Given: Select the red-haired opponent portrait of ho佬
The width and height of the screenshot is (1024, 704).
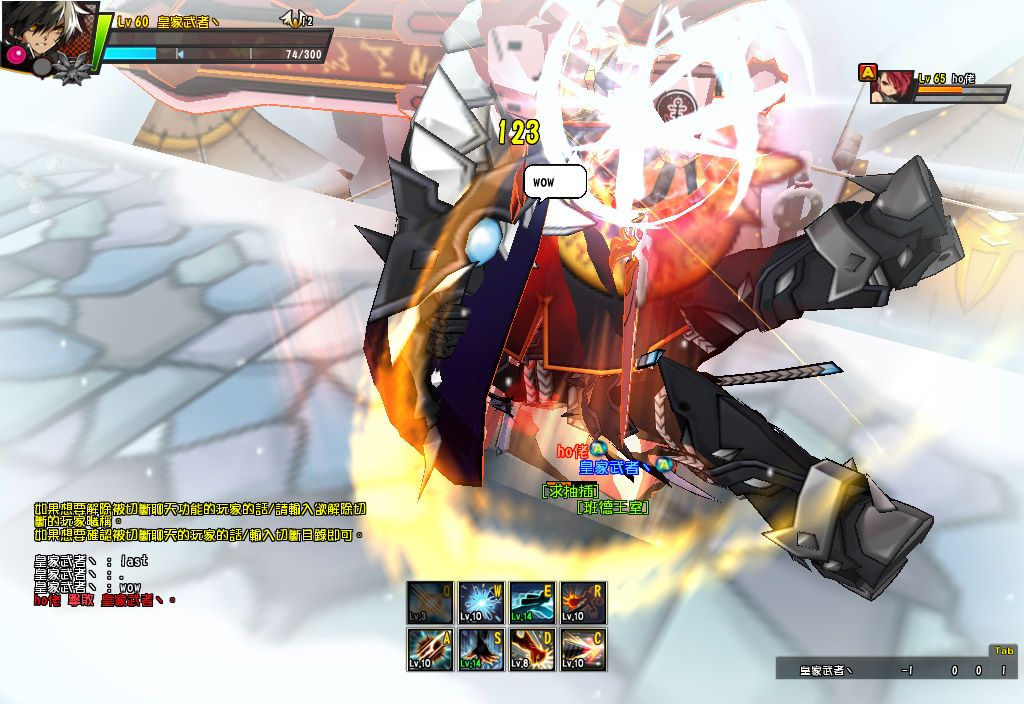Looking at the screenshot, I should pos(888,85).
